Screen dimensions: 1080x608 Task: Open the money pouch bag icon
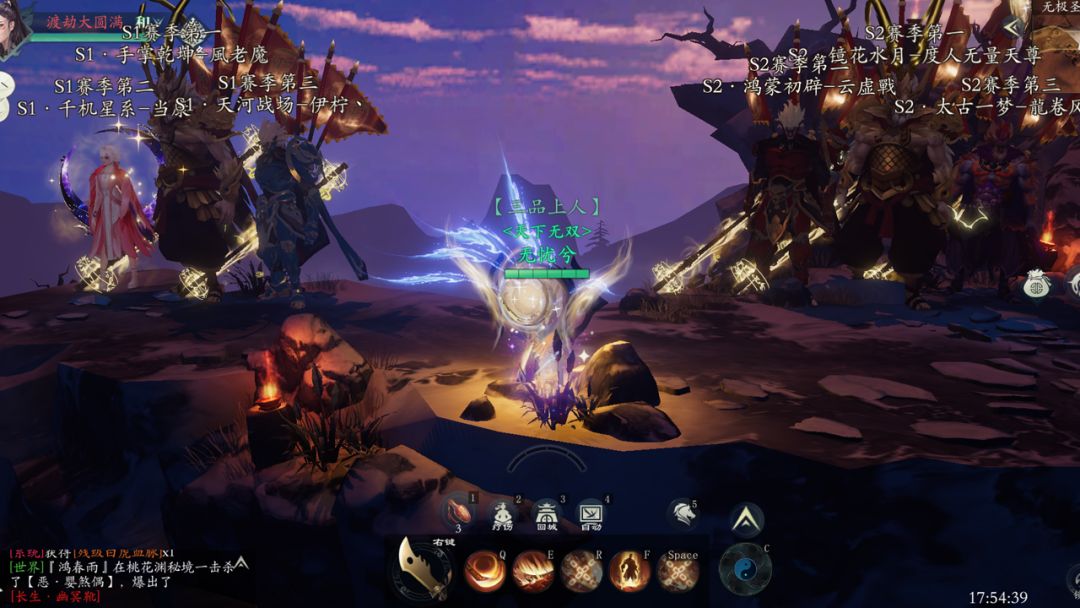click(x=1036, y=285)
